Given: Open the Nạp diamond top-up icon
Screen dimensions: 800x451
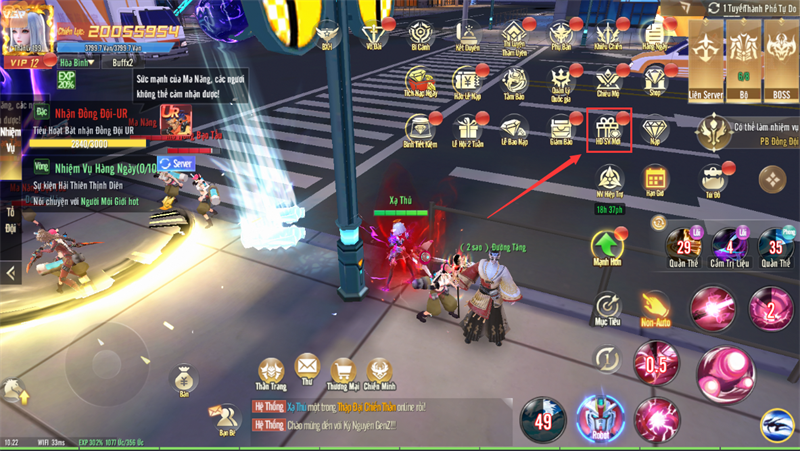Looking at the screenshot, I should click(656, 129).
